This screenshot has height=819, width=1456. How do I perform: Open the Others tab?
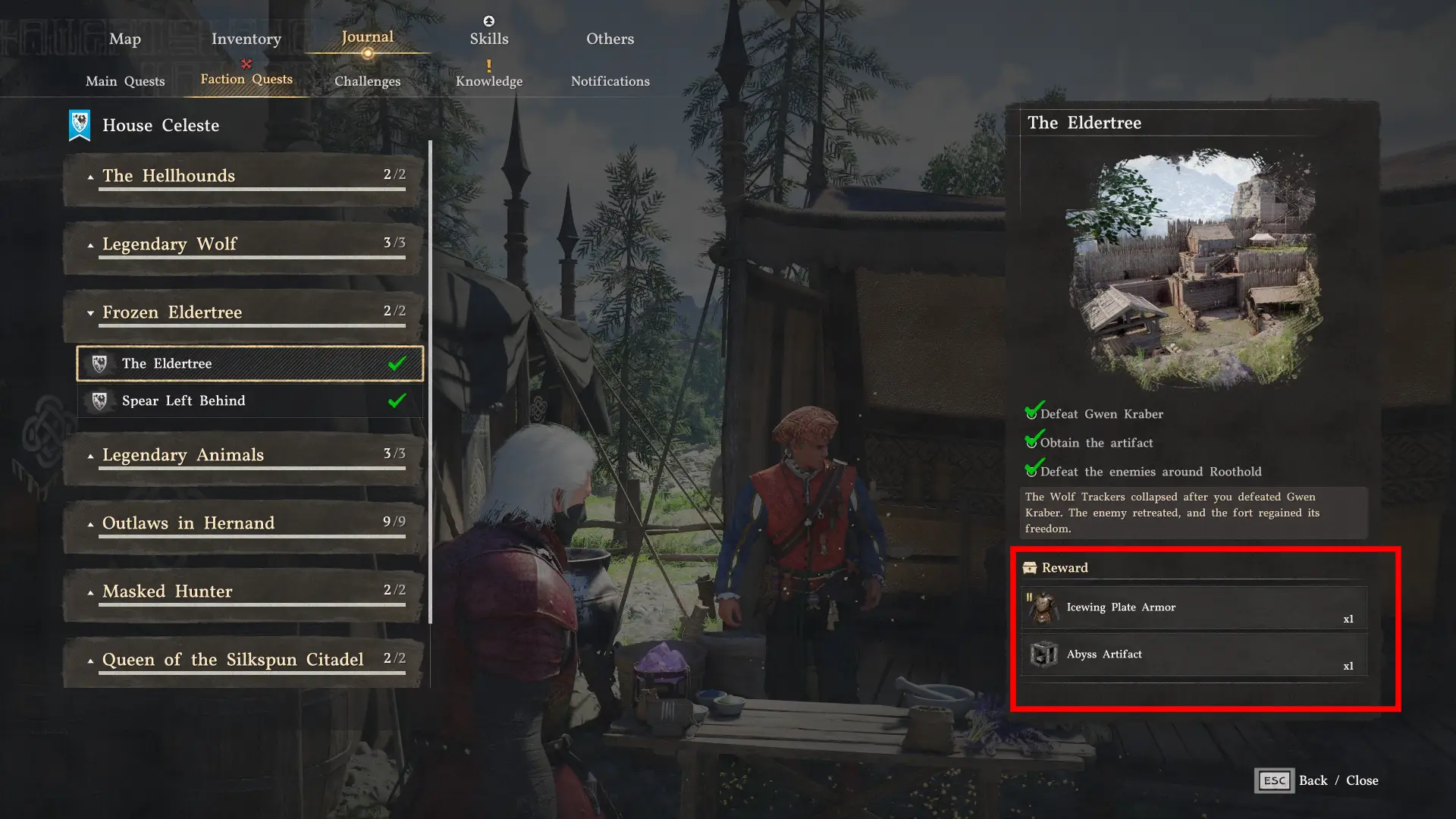coord(610,39)
